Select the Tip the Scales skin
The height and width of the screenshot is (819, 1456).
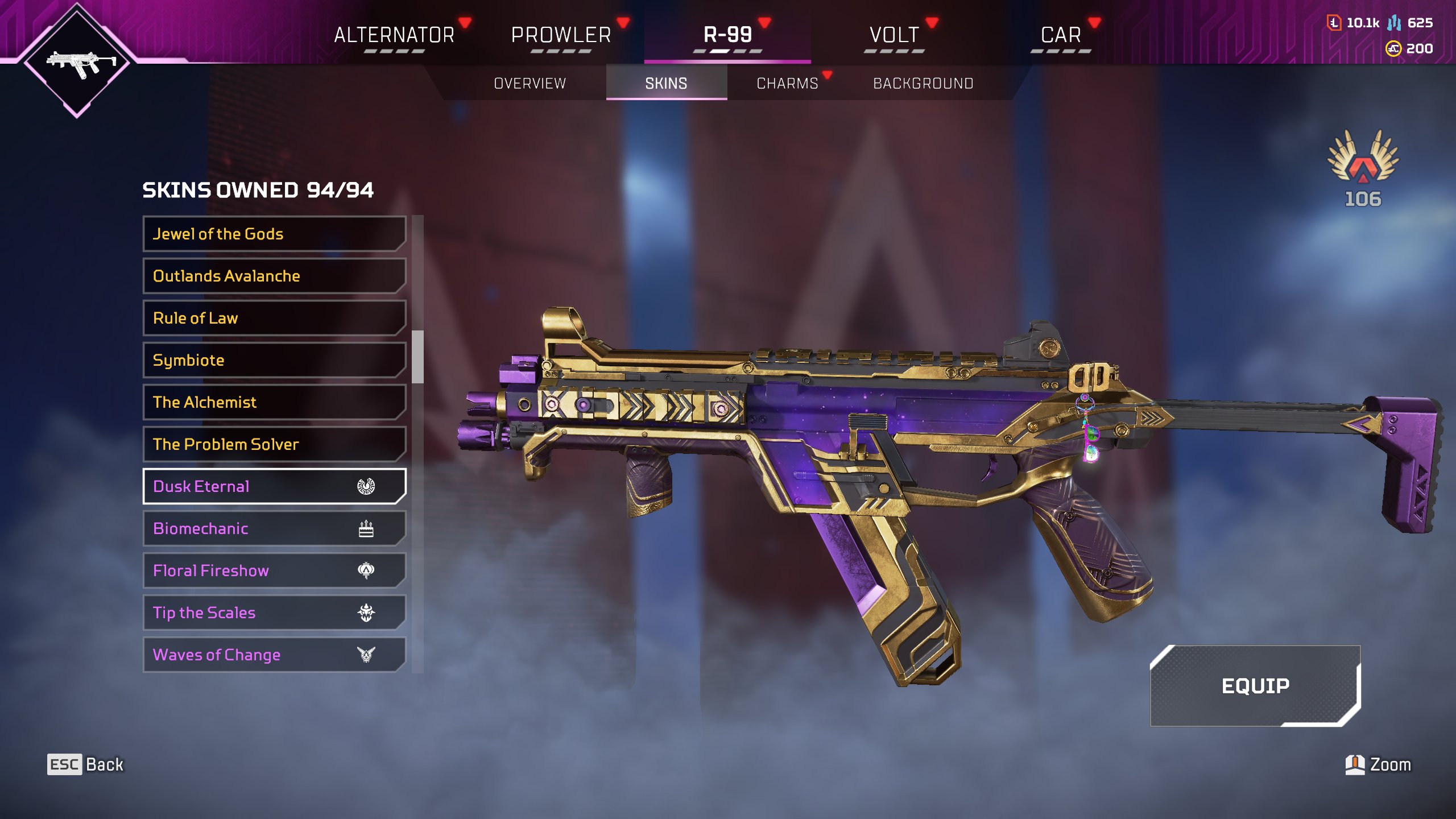(274, 613)
